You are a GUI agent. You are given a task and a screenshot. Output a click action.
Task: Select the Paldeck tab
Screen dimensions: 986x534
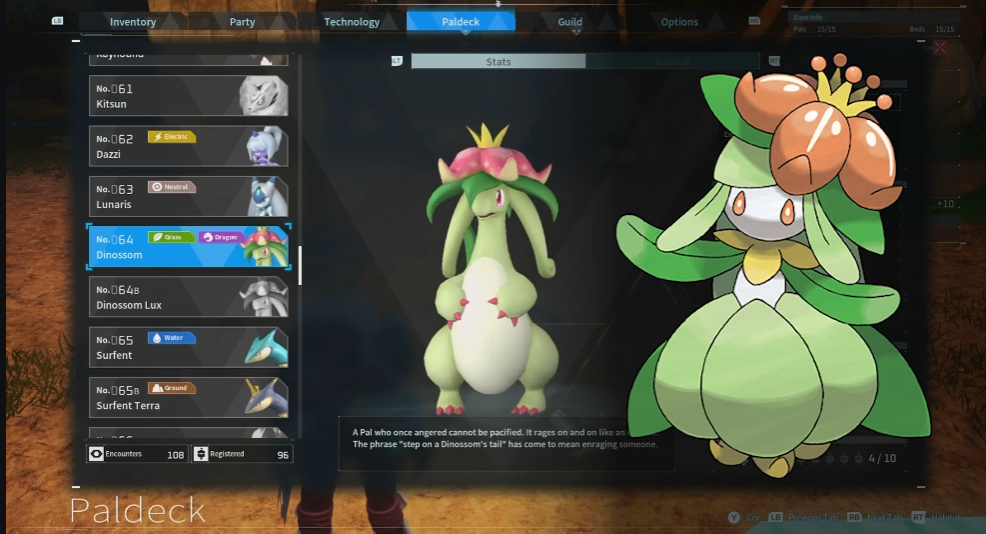coord(461,22)
